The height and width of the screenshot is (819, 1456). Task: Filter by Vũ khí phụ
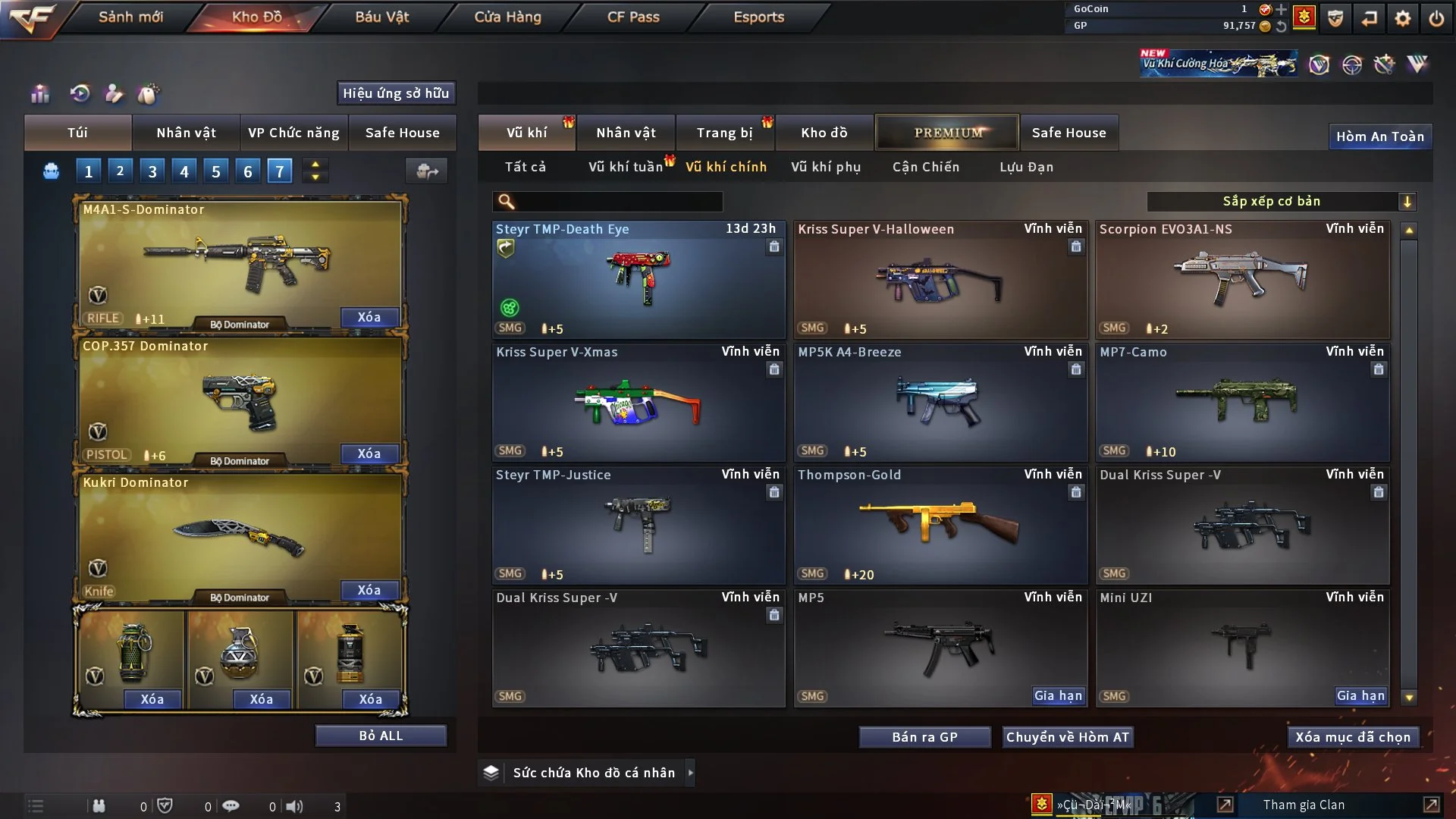click(x=826, y=167)
